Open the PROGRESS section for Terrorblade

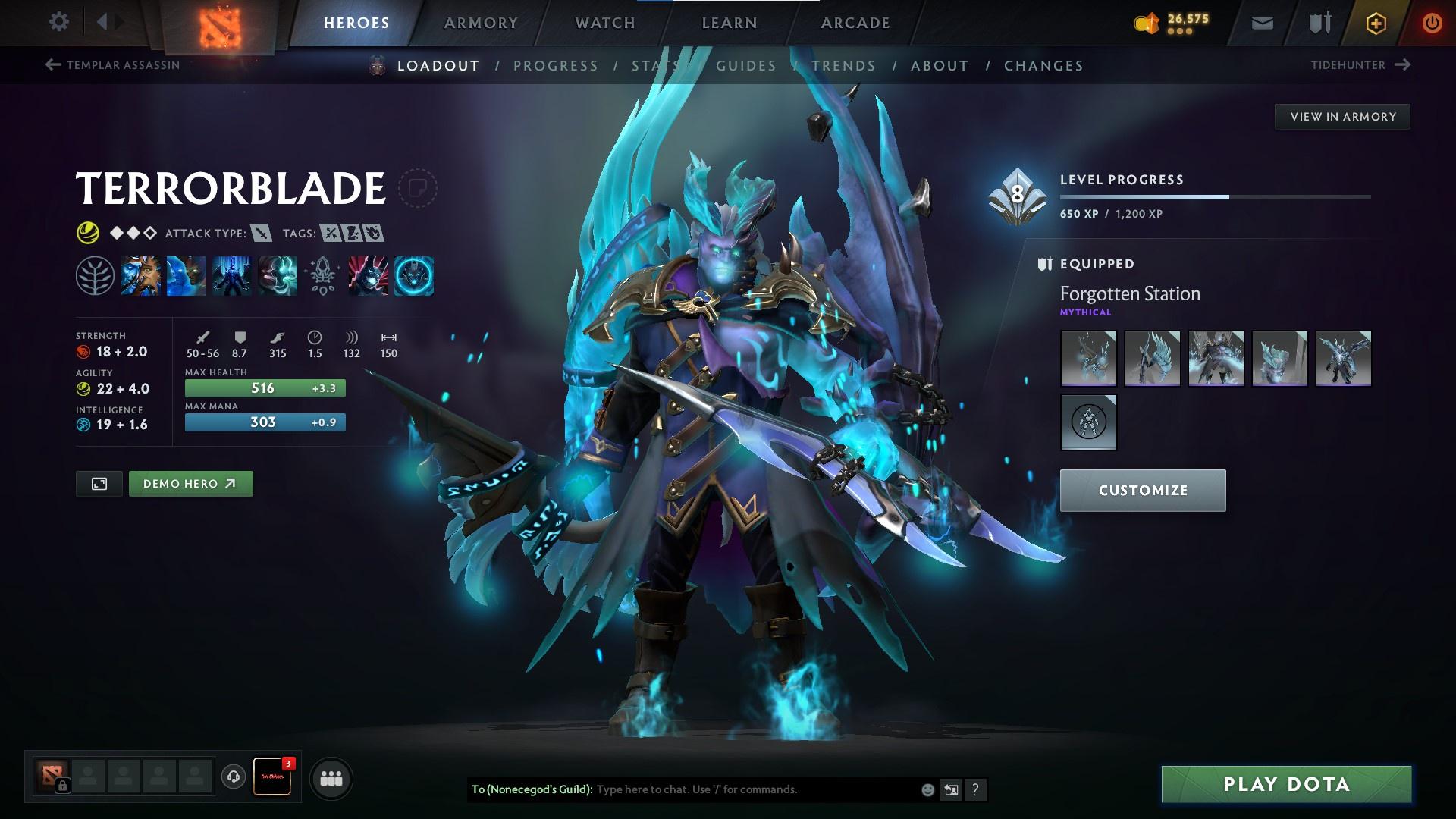click(x=556, y=66)
